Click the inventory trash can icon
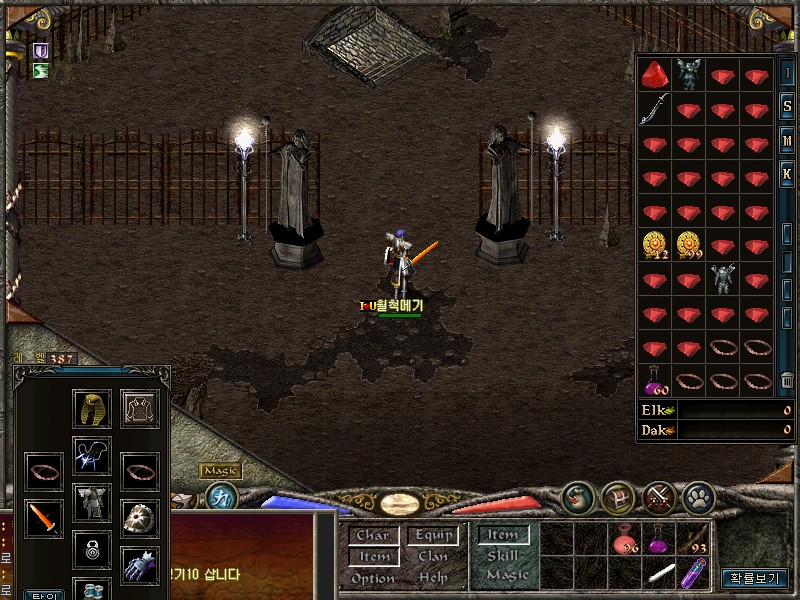 click(x=787, y=380)
